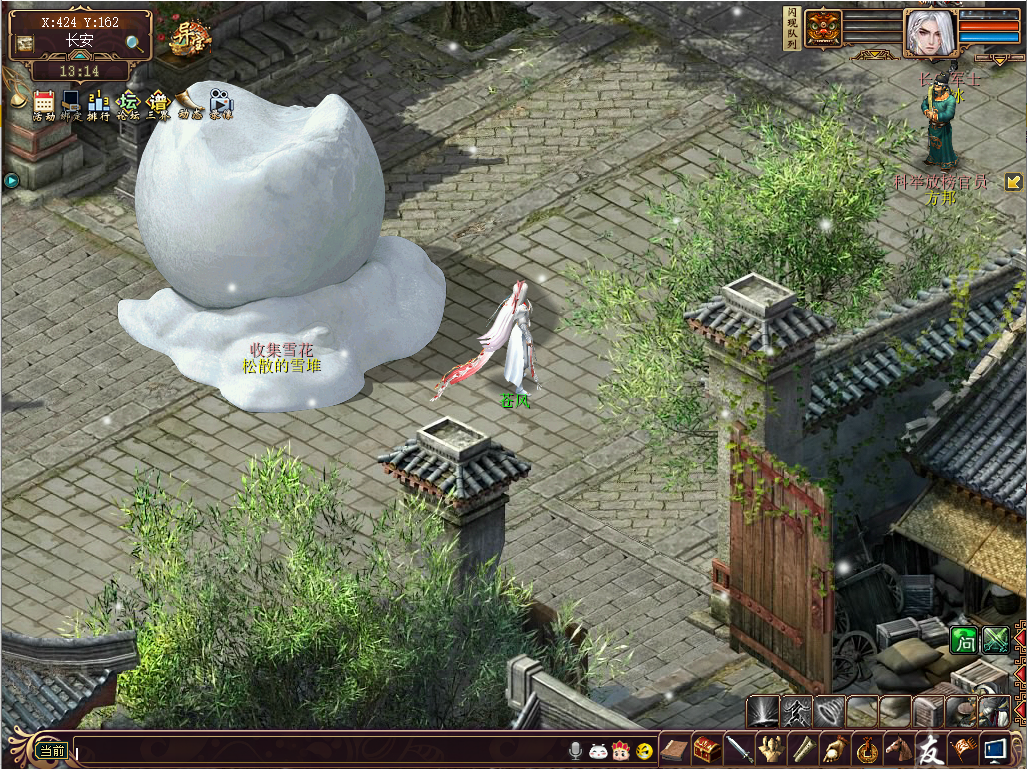
Task: Open the treasure chest bag icon
Action: 706,748
